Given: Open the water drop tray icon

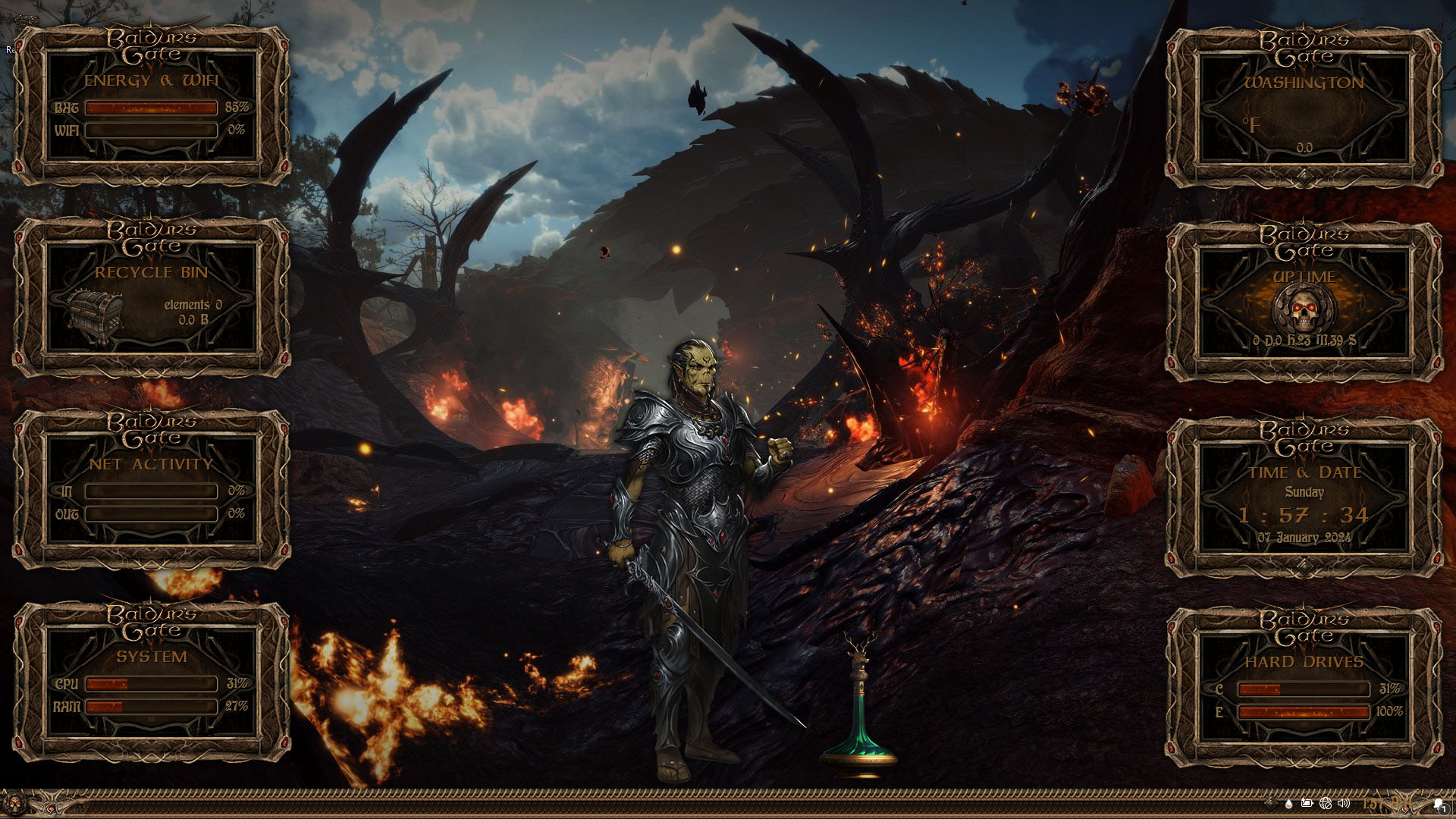Looking at the screenshot, I should coord(1289,803).
